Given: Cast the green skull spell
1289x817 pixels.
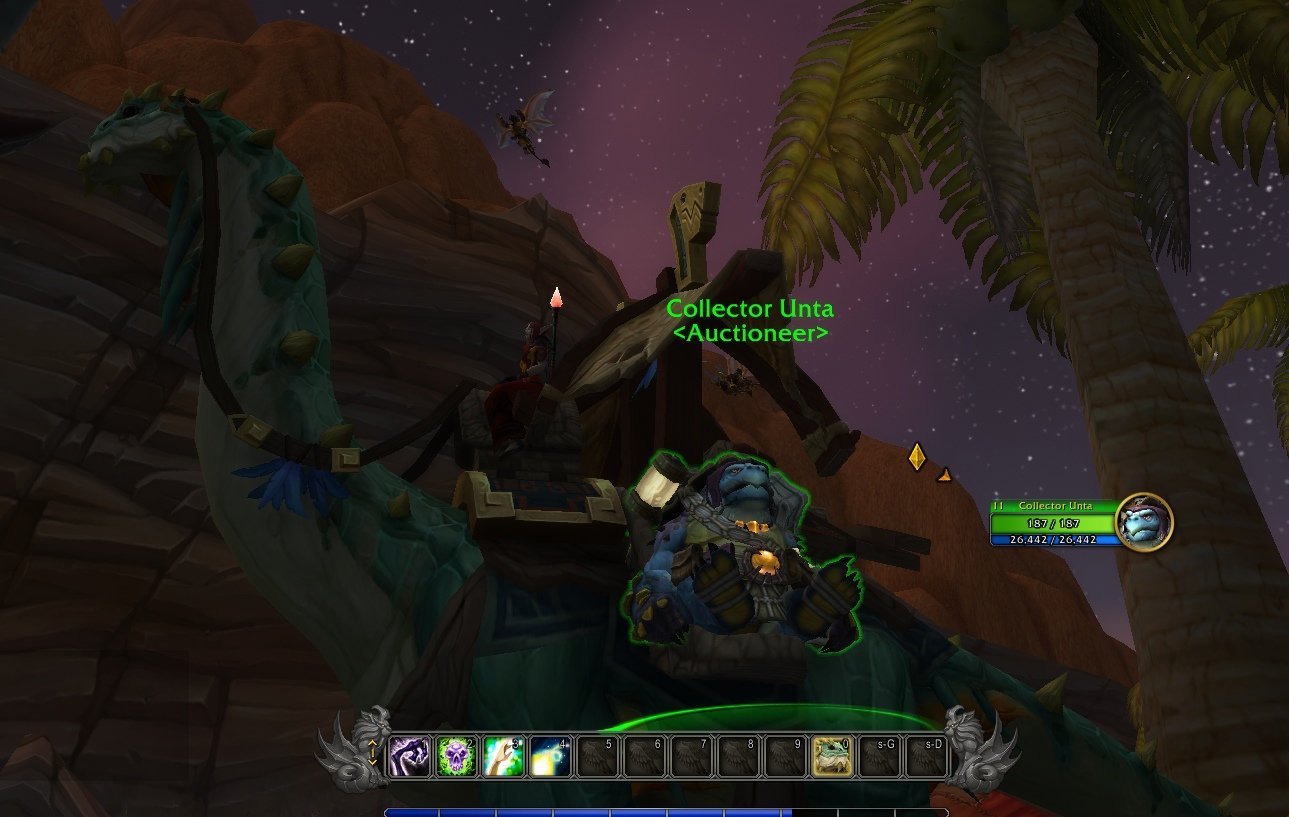Looking at the screenshot, I should point(457,756).
